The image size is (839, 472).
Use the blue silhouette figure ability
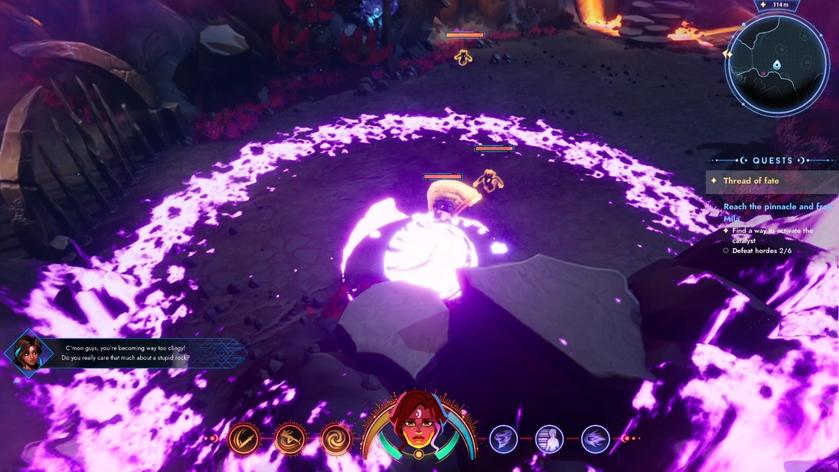549,438
